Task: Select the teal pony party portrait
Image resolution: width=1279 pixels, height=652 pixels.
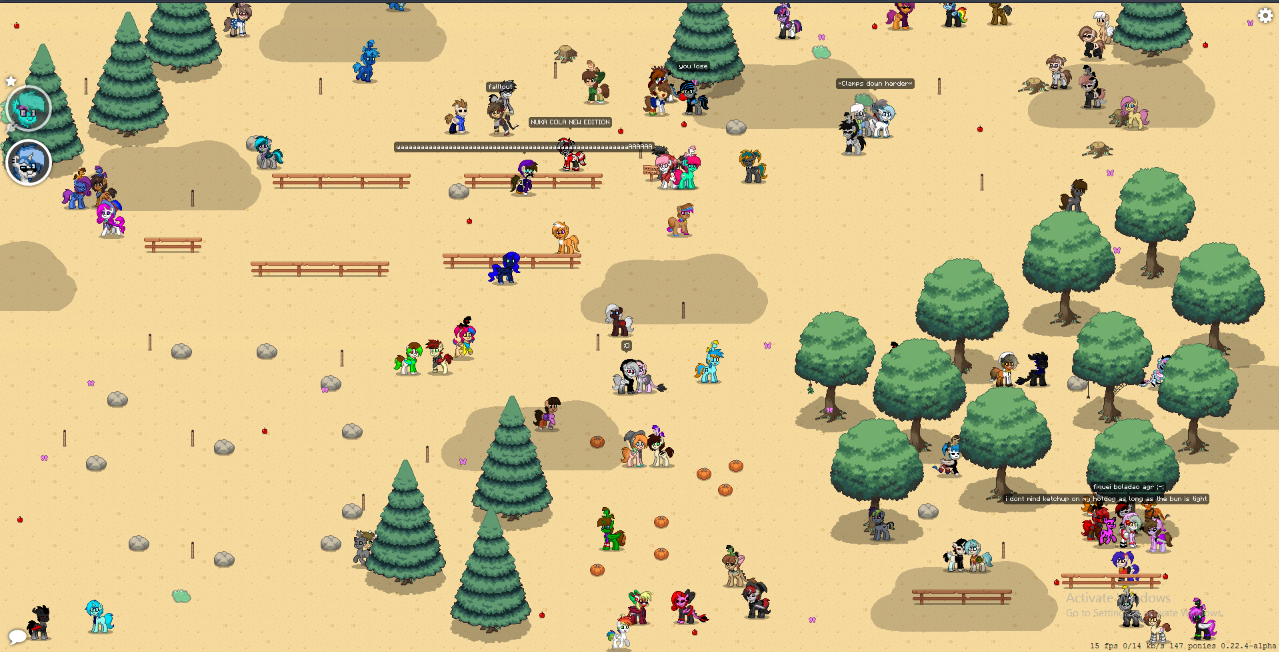Action: [x=29, y=109]
